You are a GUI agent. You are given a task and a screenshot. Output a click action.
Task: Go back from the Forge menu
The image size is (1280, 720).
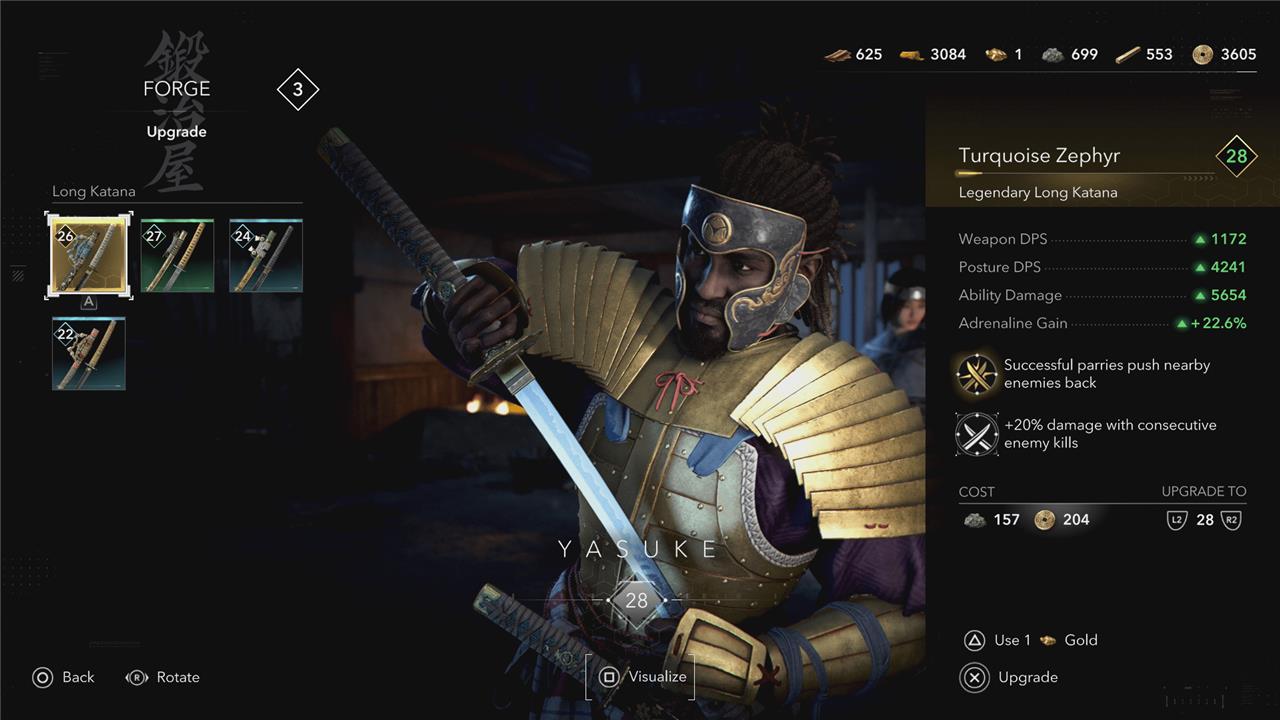(63, 677)
